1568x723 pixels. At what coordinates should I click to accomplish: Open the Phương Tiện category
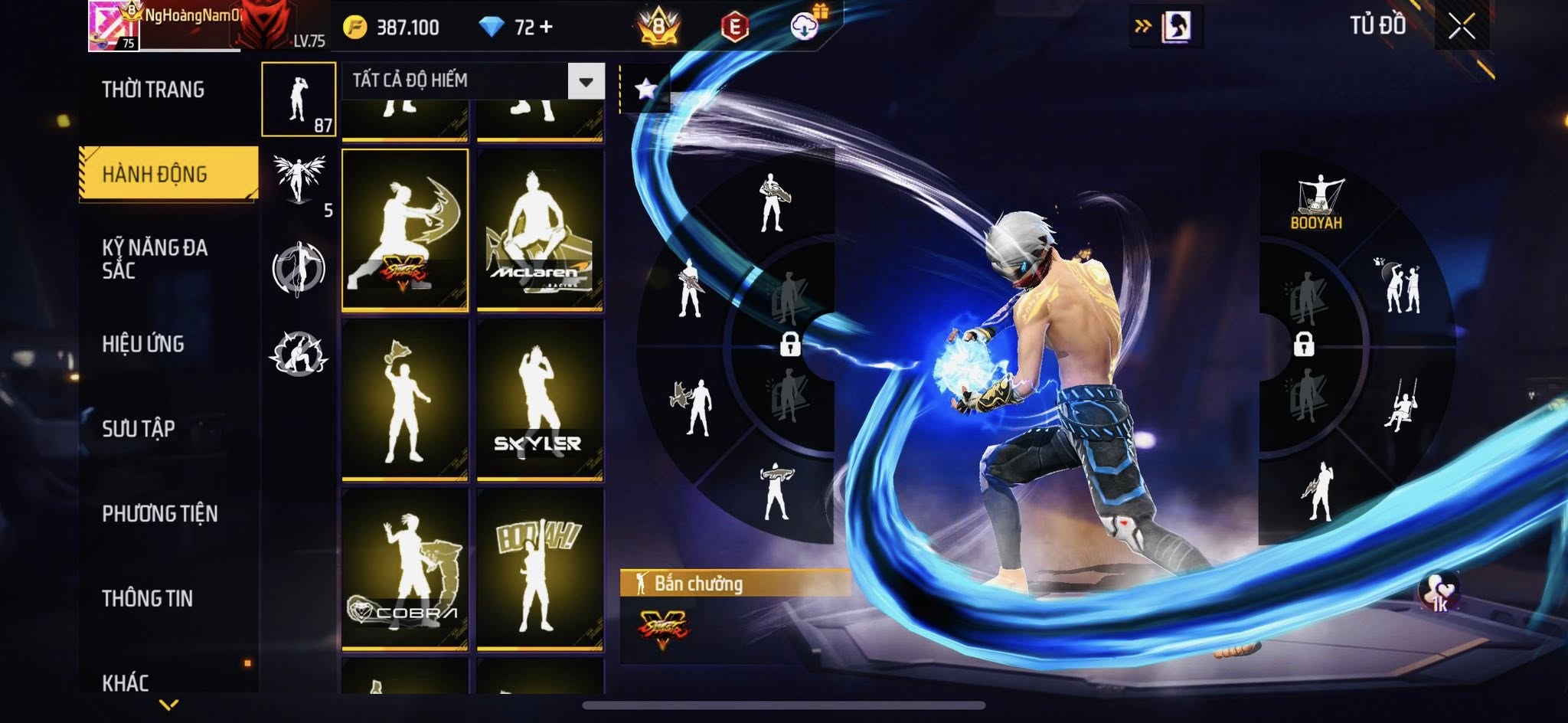(159, 513)
